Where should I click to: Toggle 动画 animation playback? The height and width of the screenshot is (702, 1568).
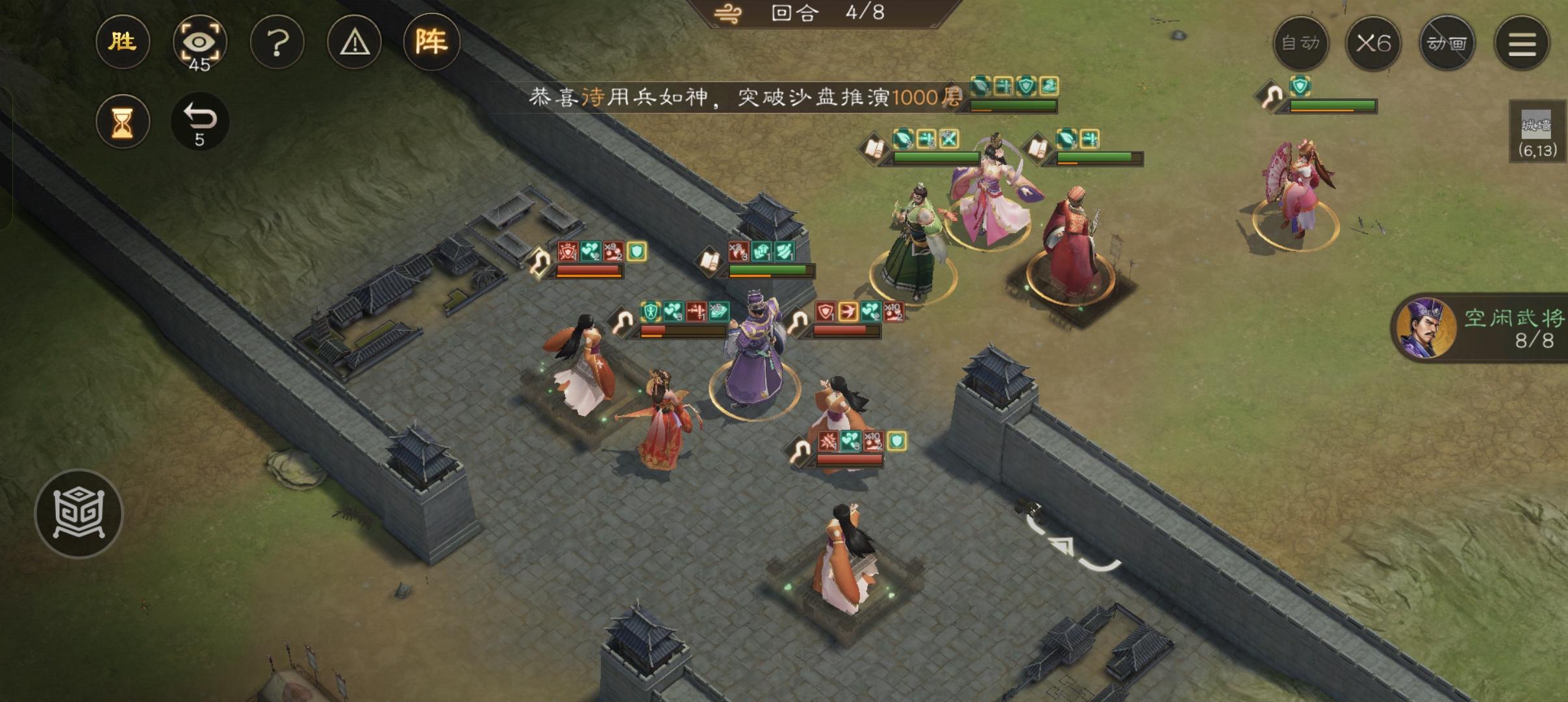(1448, 42)
